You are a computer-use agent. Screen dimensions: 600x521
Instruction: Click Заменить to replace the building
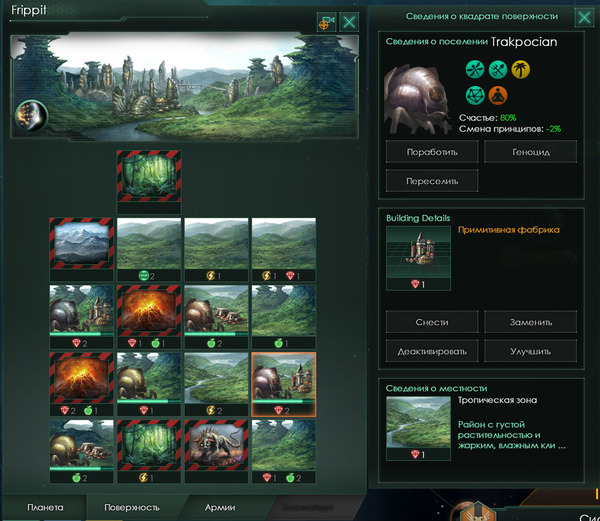(x=531, y=323)
